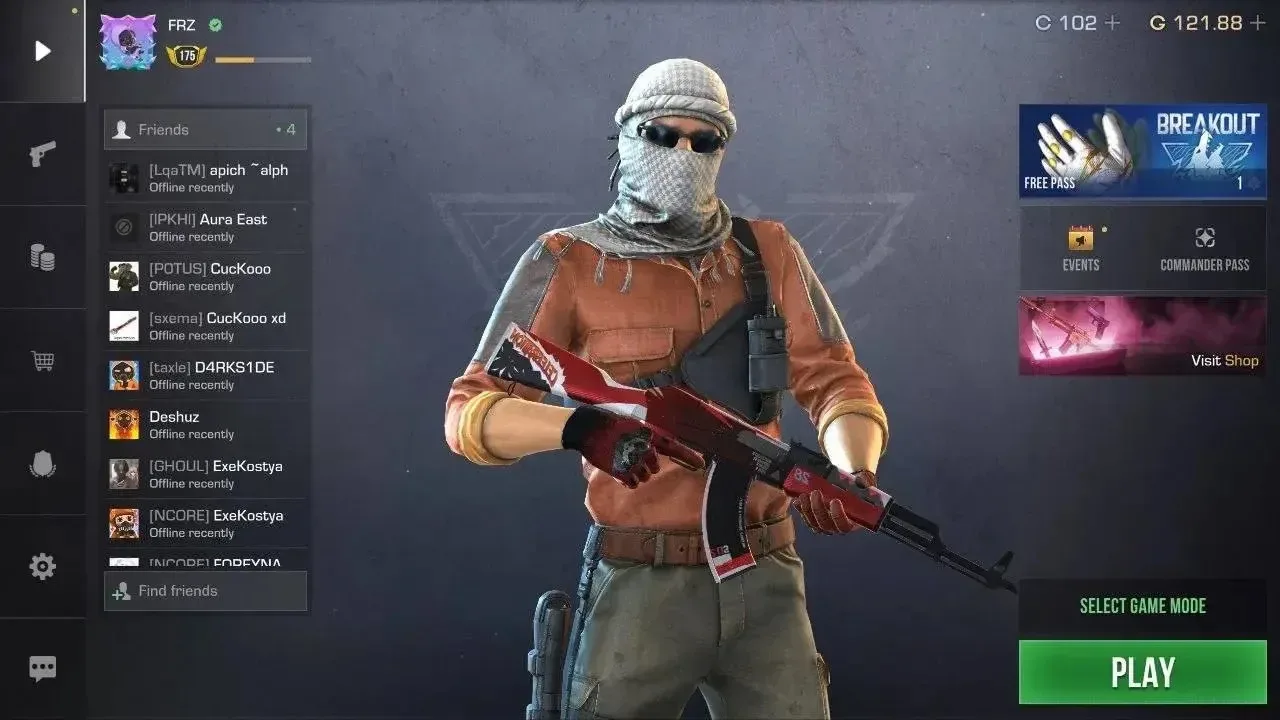Start a match with the green PLAY button
Screen dimensions: 1280x720
click(1142, 672)
